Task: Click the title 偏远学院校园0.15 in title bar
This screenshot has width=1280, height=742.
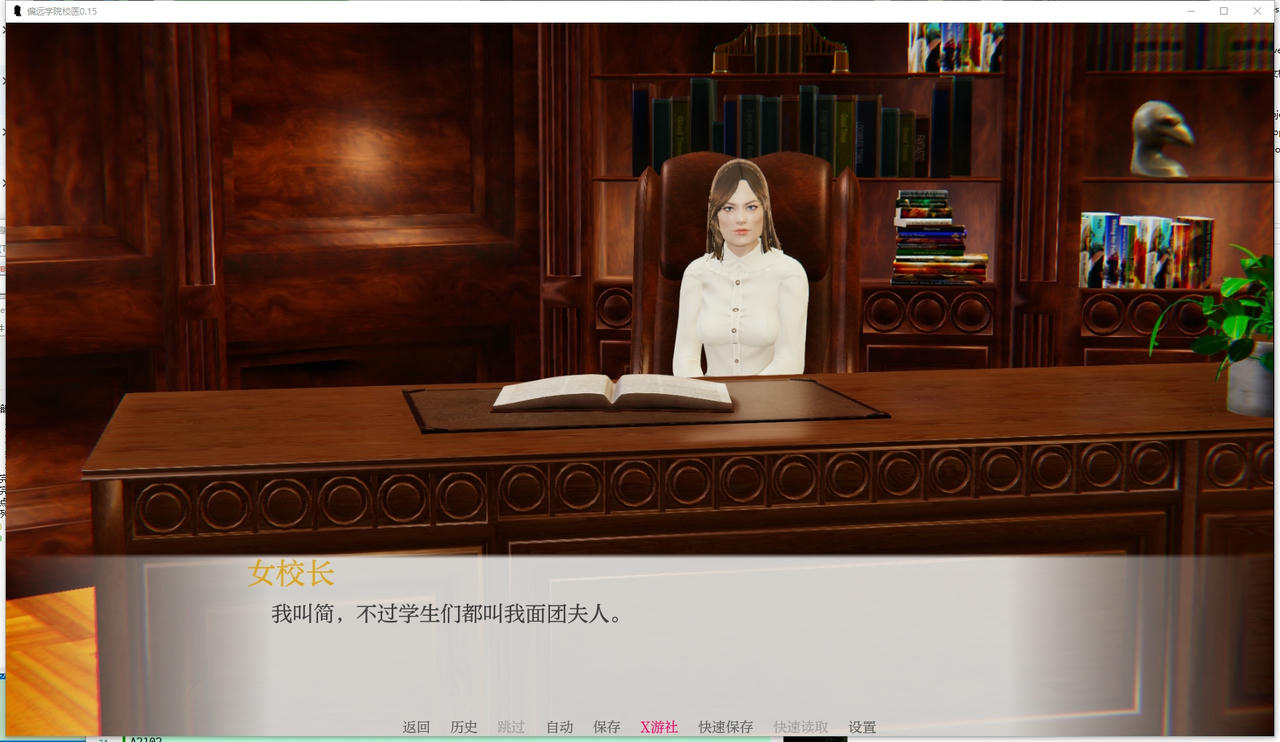Action: 60,11
